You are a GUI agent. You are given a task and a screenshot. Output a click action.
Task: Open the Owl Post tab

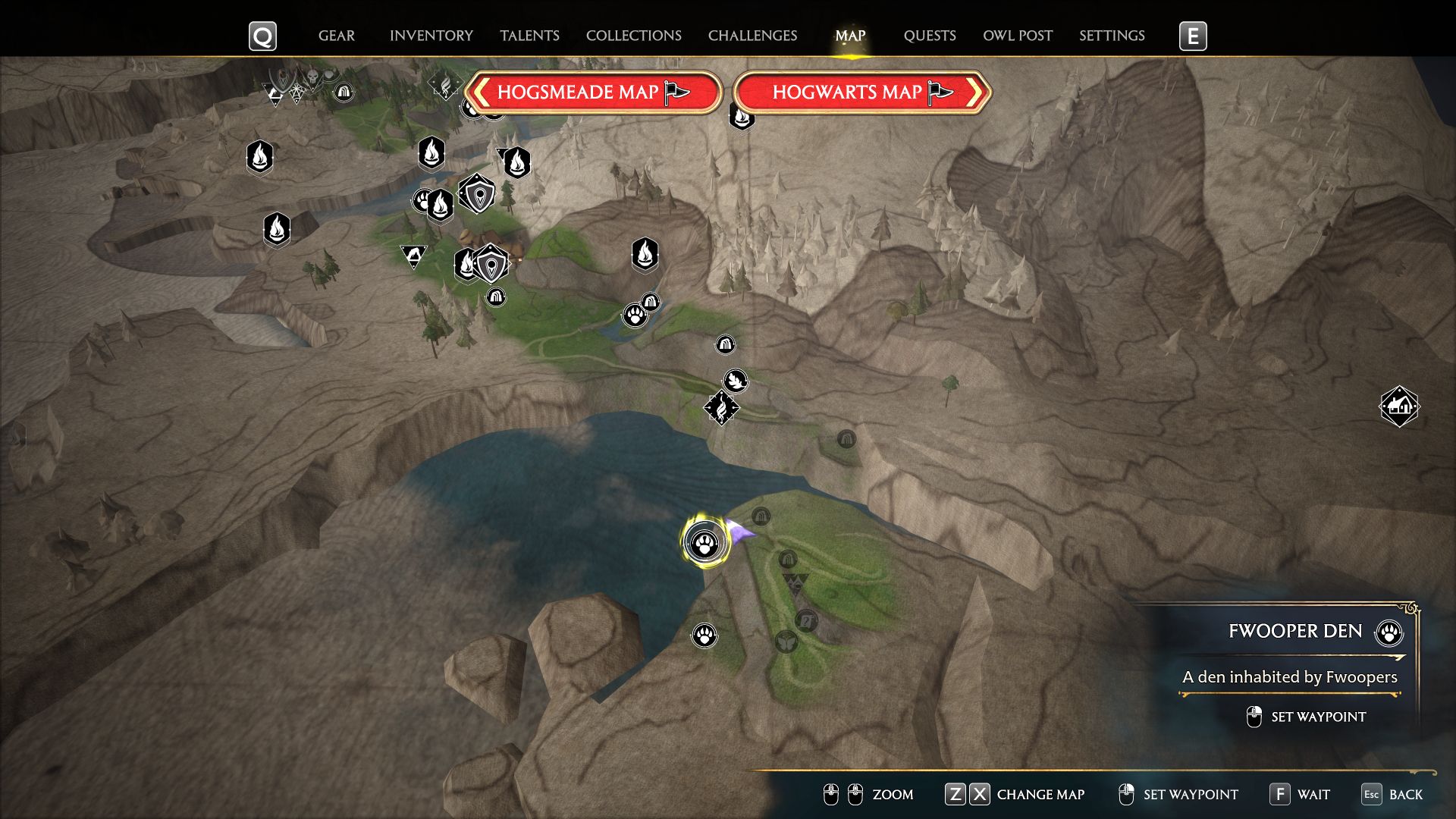(1017, 36)
